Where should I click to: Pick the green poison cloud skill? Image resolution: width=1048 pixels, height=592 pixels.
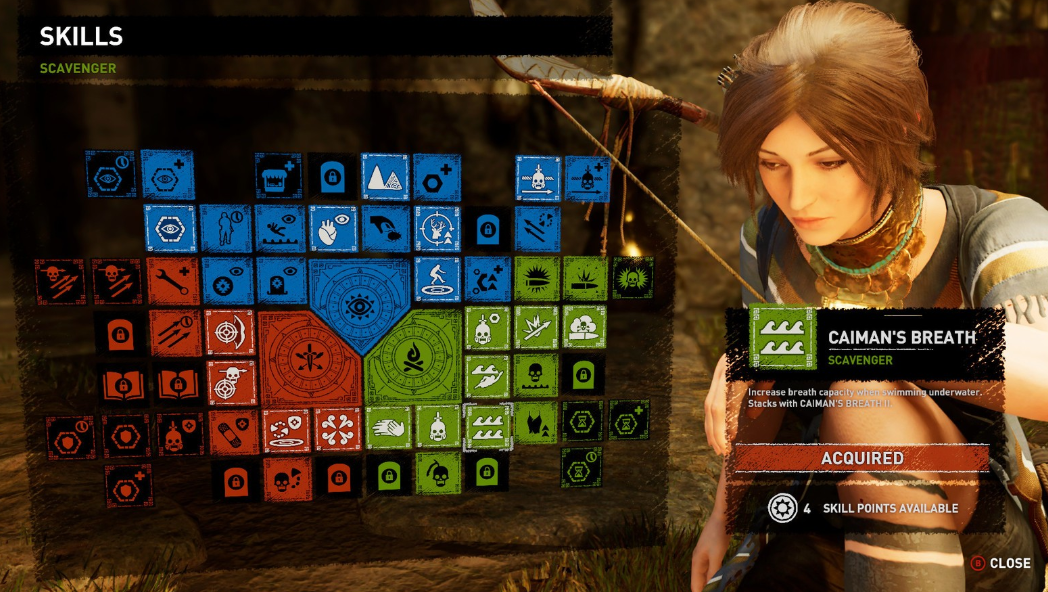583,326
